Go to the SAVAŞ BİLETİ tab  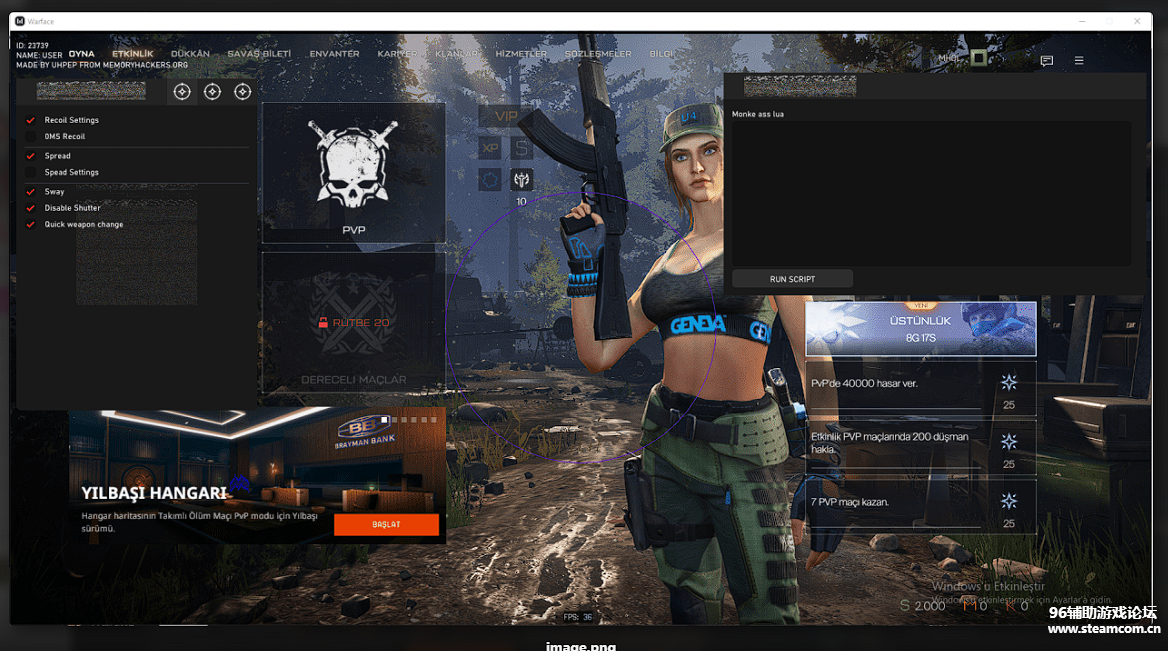click(x=259, y=54)
